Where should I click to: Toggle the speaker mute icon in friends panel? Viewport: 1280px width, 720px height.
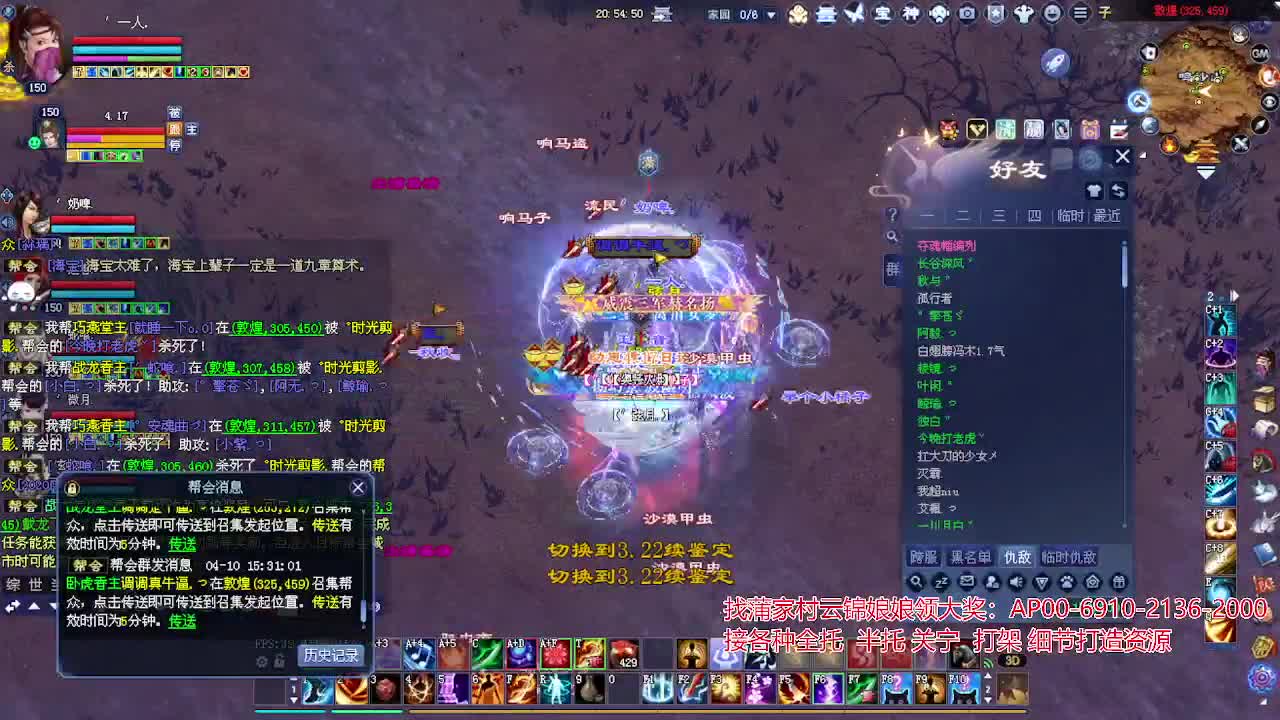1015,581
